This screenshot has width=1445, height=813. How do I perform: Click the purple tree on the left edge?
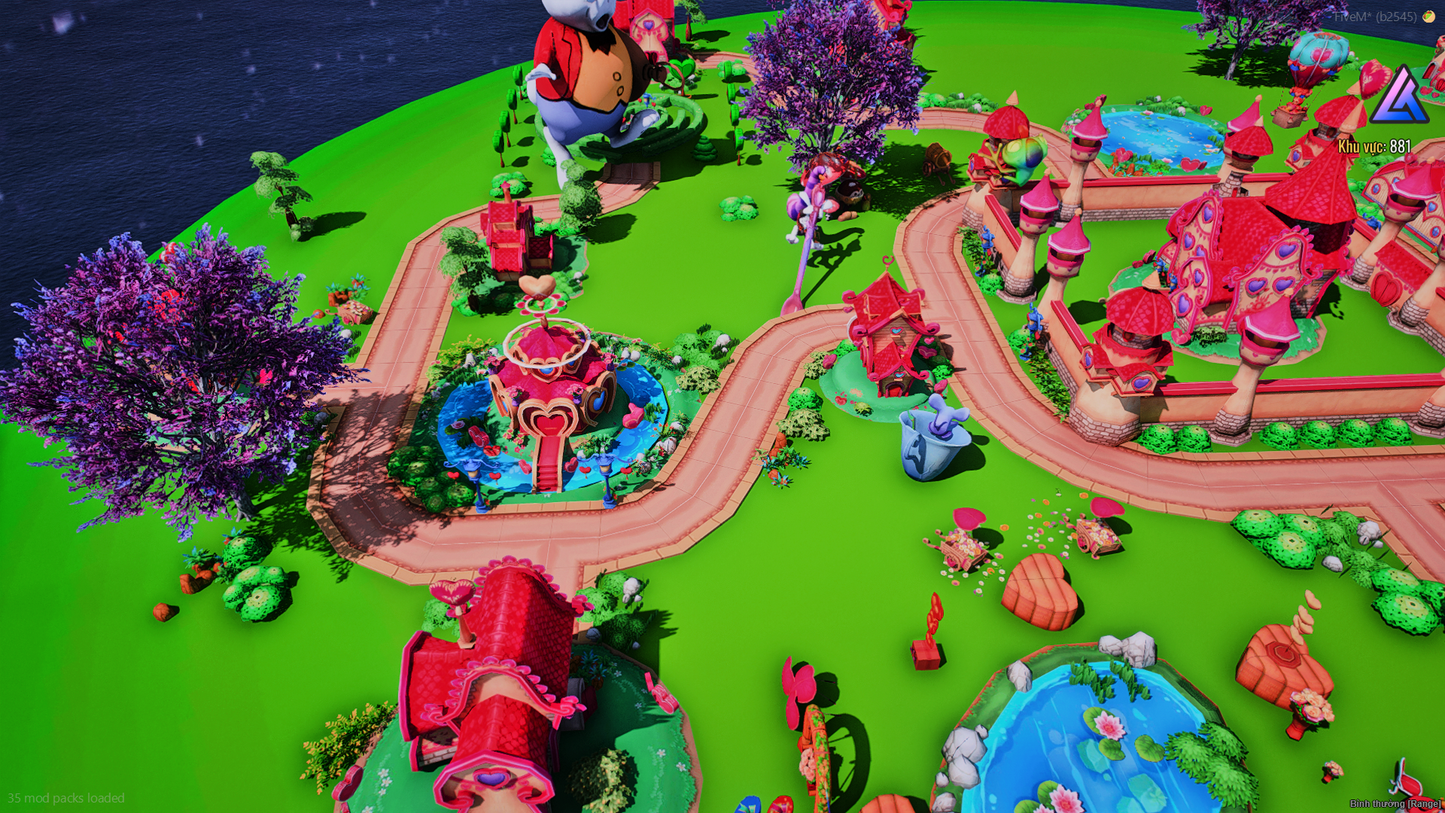(x=150, y=370)
